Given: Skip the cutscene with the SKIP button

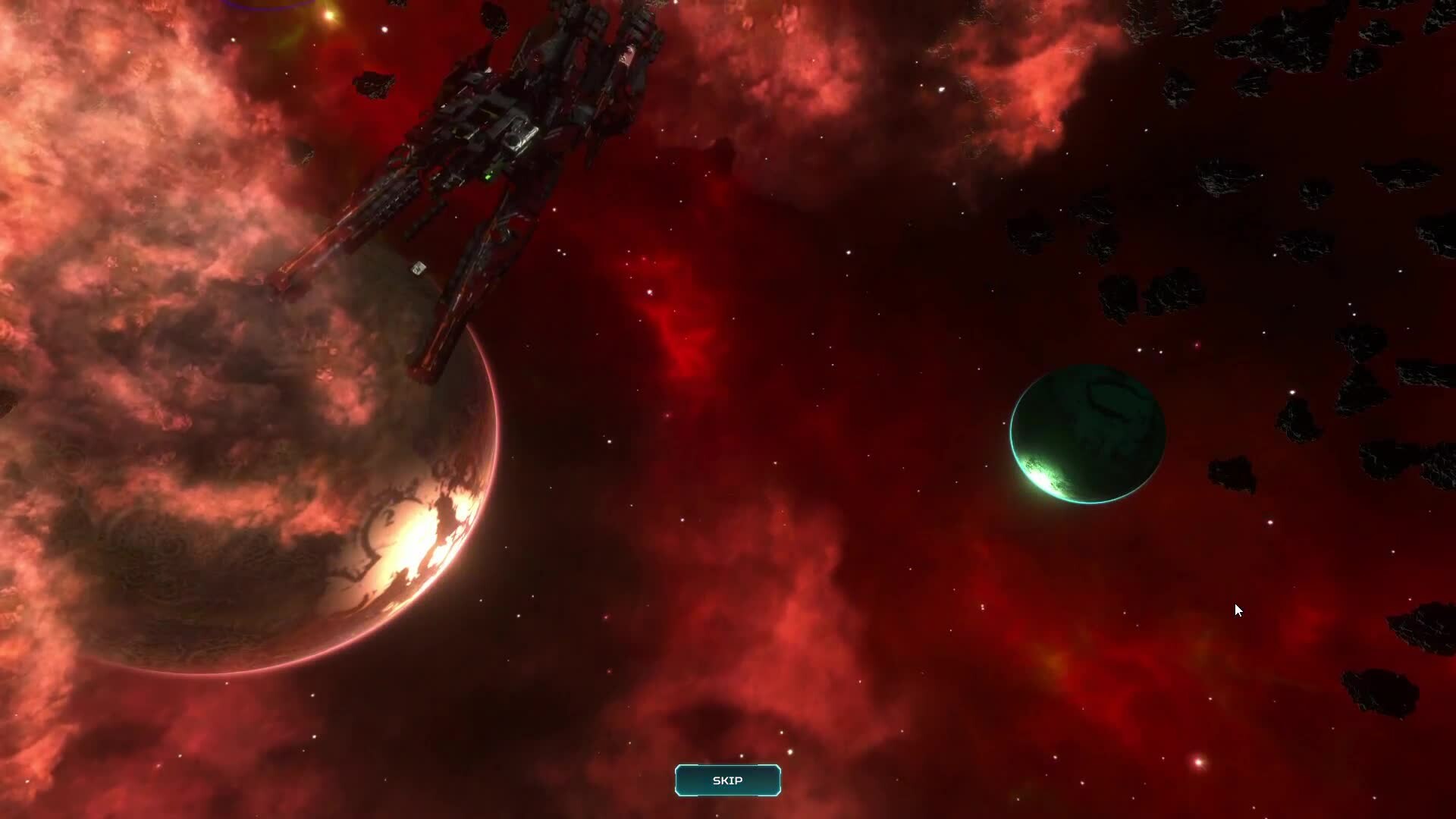Looking at the screenshot, I should pyautogui.click(x=727, y=780).
